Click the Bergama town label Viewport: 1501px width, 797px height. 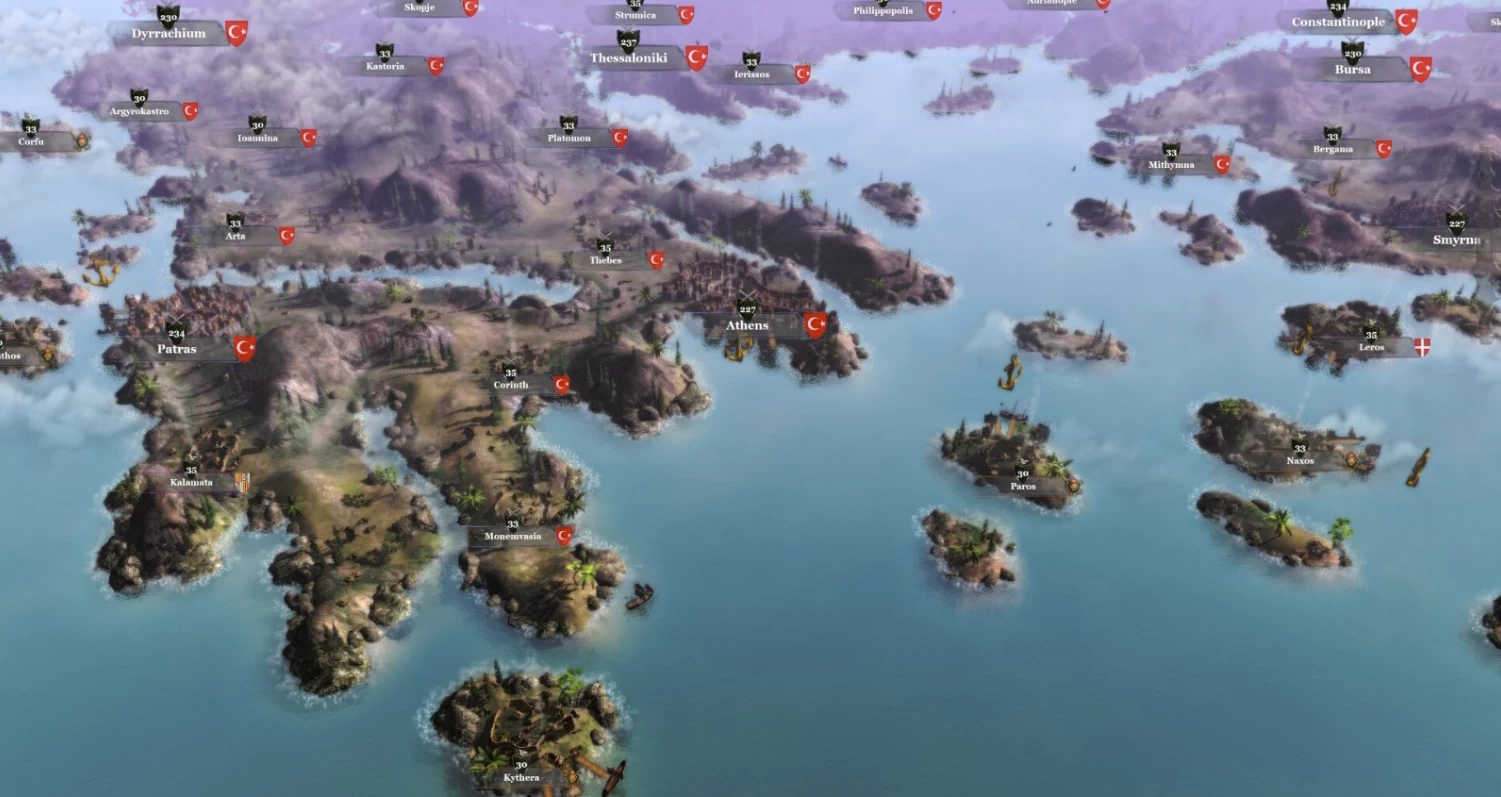(x=1333, y=149)
